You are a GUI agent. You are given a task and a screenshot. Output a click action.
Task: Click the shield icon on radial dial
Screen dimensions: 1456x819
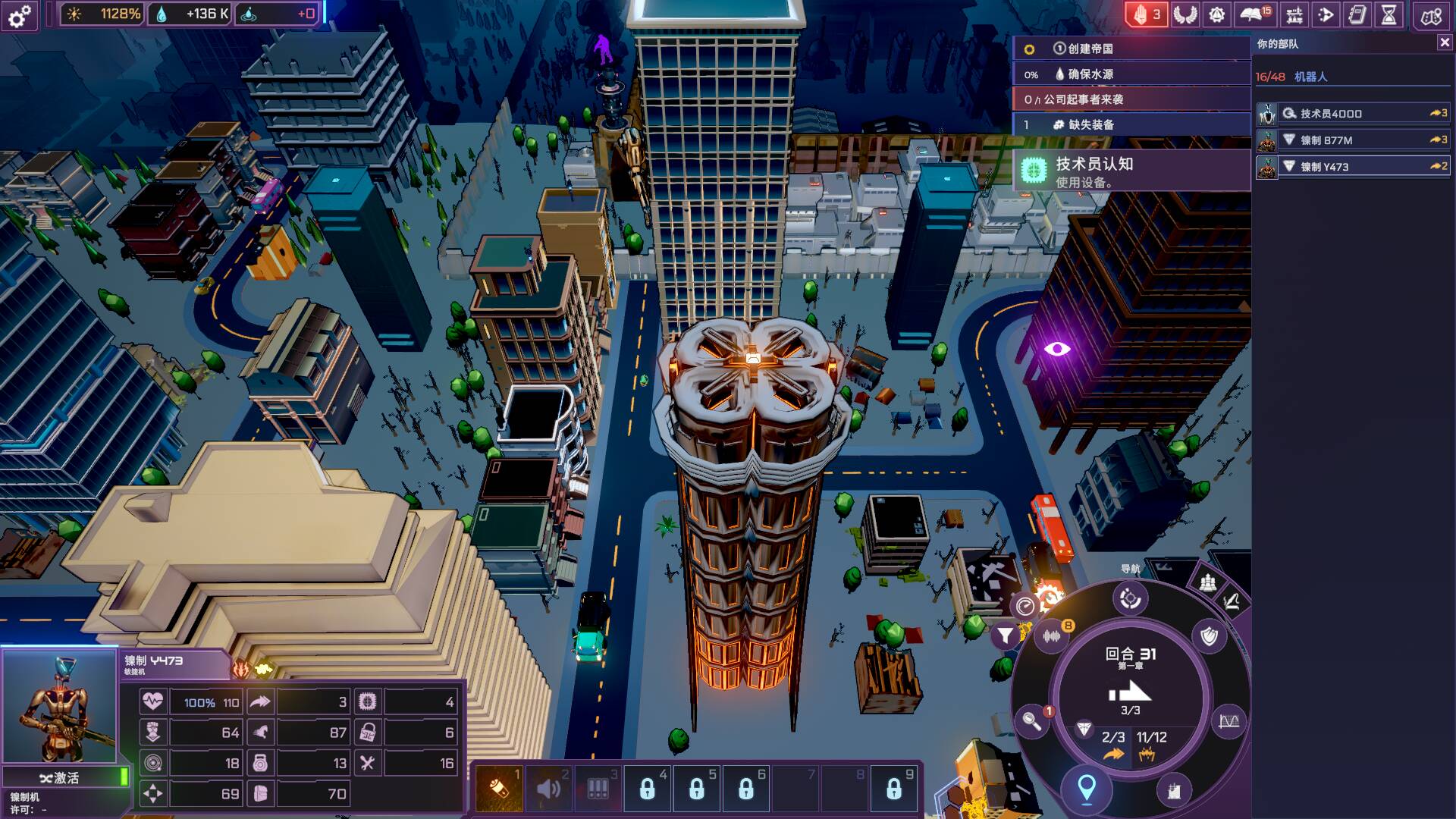(x=1209, y=636)
